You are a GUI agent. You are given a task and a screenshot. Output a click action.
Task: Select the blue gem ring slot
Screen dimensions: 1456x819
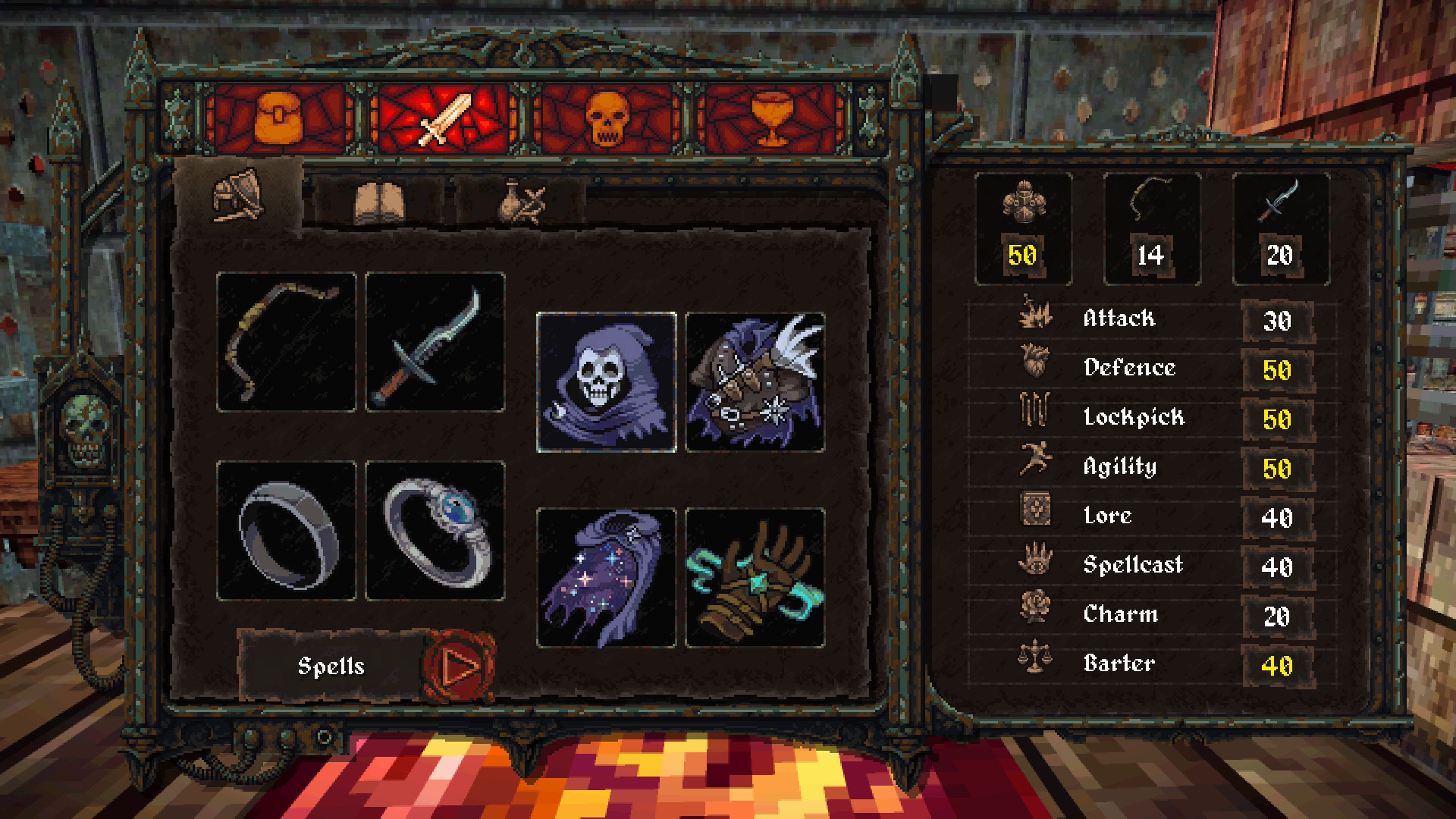[435, 531]
